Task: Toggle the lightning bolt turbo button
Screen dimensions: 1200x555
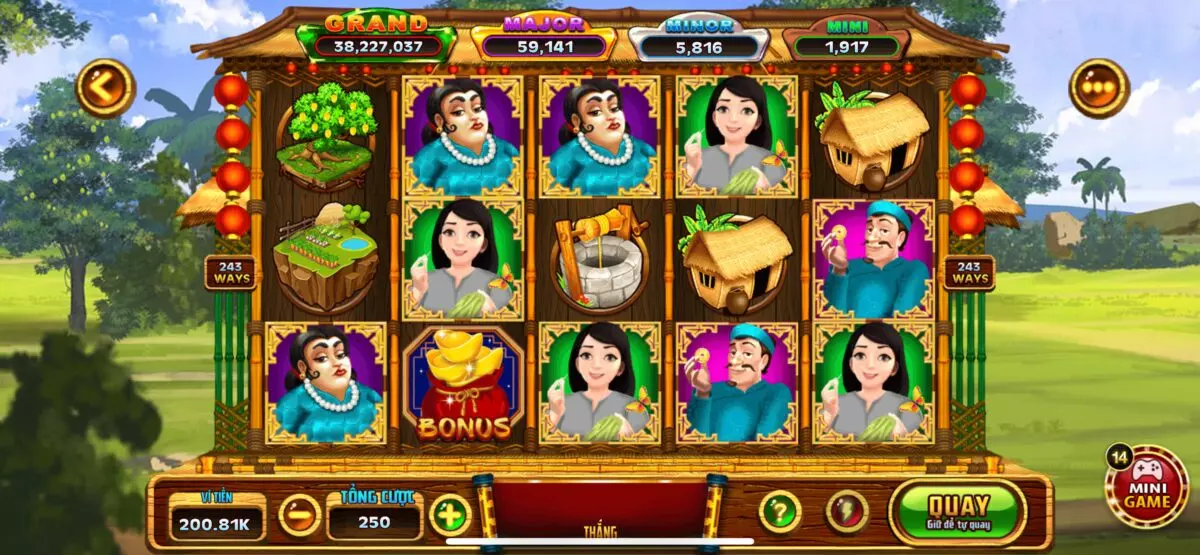Action: pos(846,511)
